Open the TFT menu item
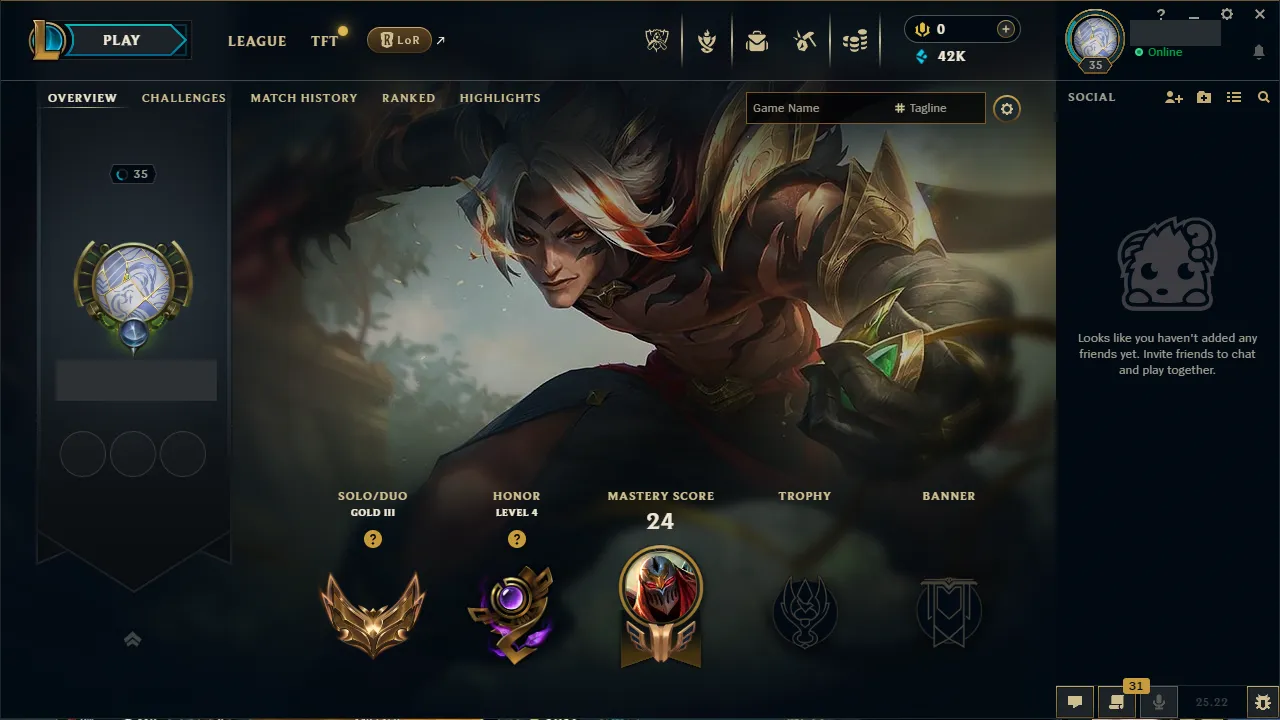Viewport: 1280px width, 720px height. [323, 41]
